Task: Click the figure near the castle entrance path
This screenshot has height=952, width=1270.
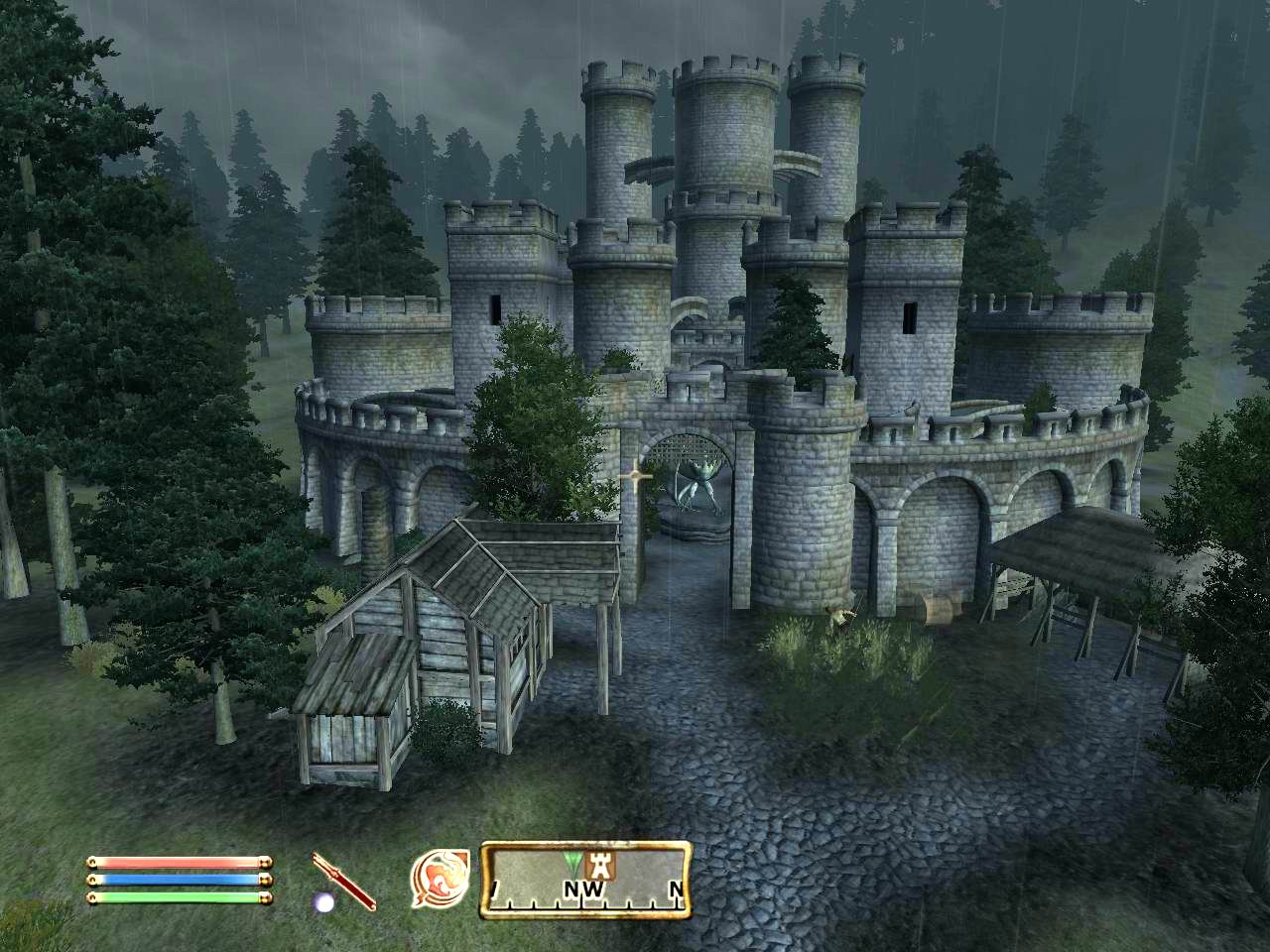Action: pyautogui.click(x=840, y=615)
